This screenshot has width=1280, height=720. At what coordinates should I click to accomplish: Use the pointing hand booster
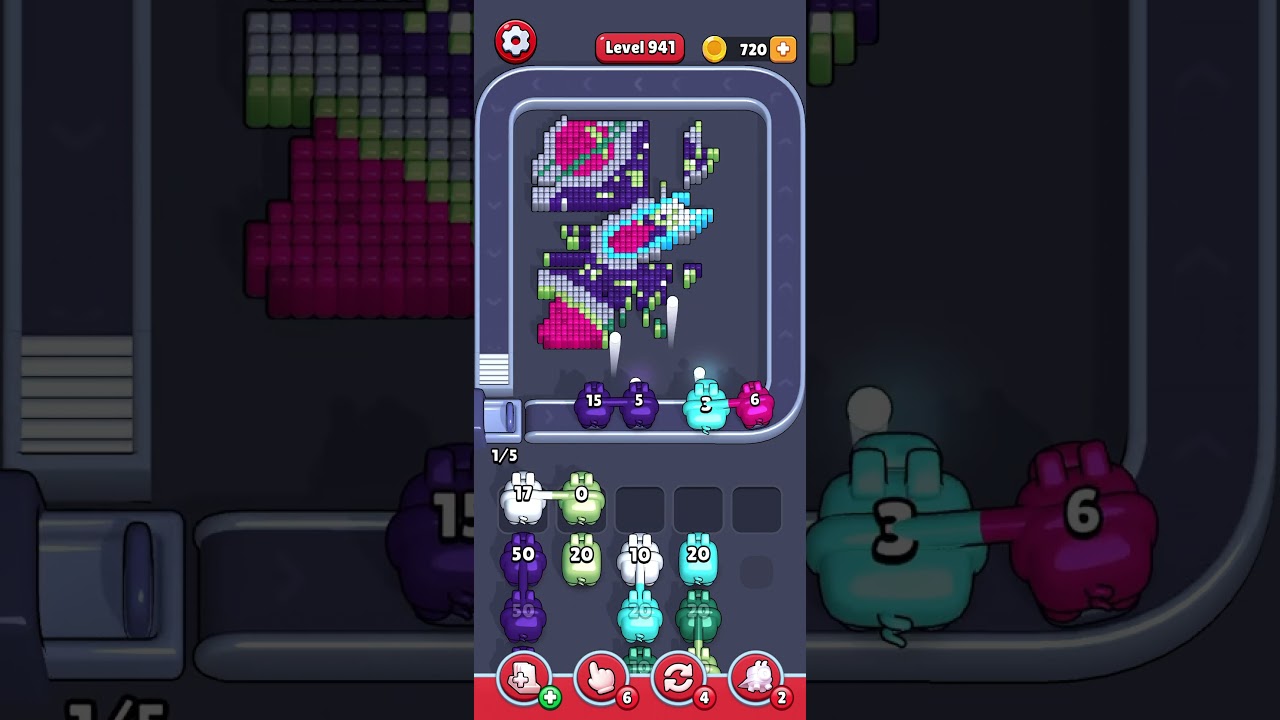click(x=601, y=679)
